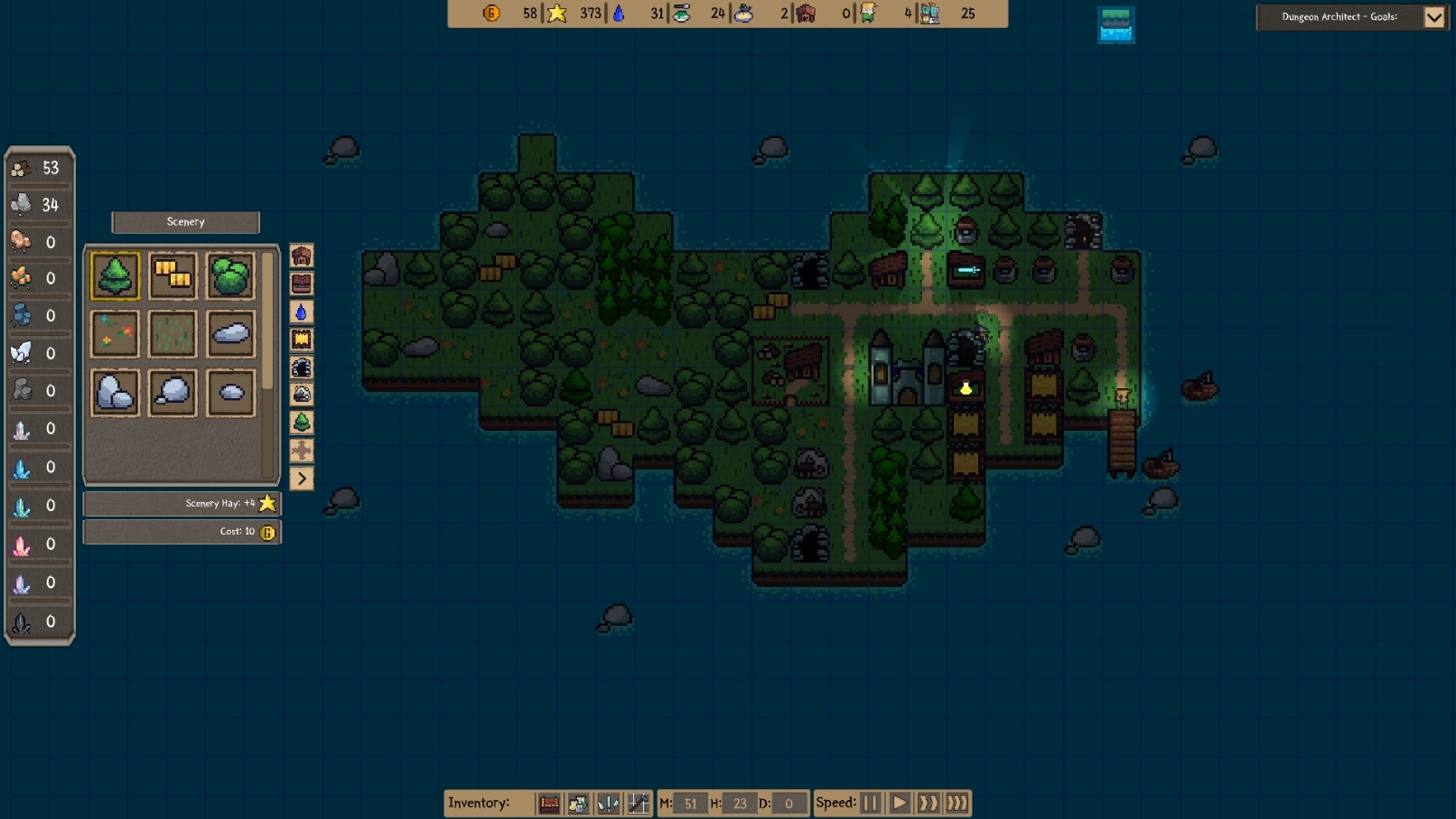Open the buildings category in the side toolbar

(301, 256)
